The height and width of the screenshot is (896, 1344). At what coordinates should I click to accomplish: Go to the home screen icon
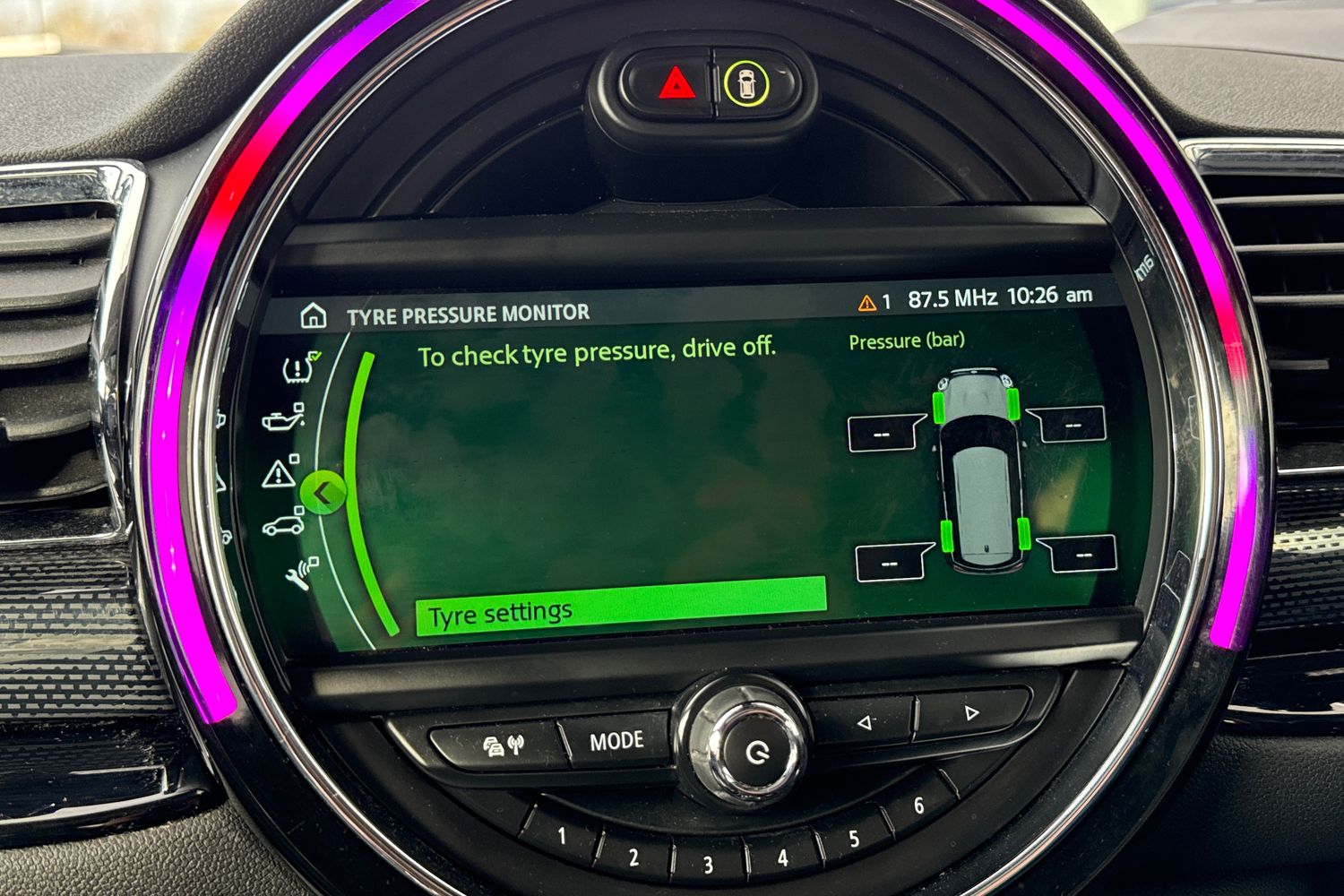click(x=314, y=315)
